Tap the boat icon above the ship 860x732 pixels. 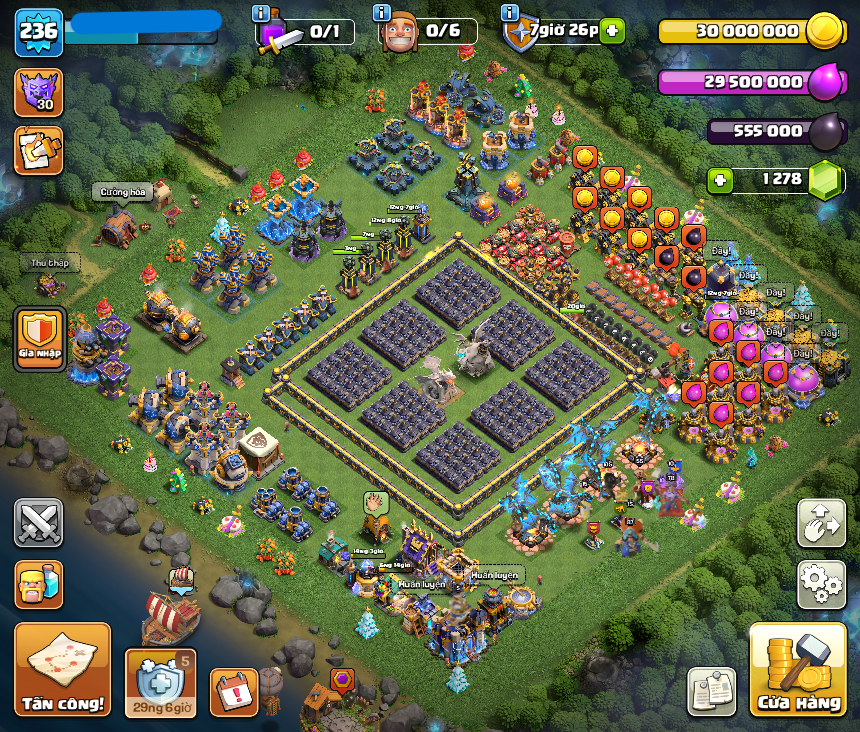click(x=181, y=577)
